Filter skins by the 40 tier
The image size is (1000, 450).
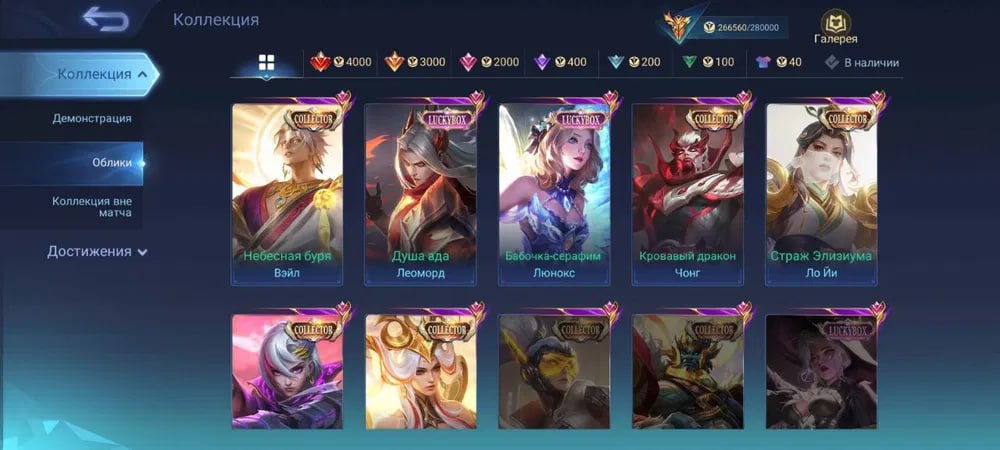(x=778, y=62)
